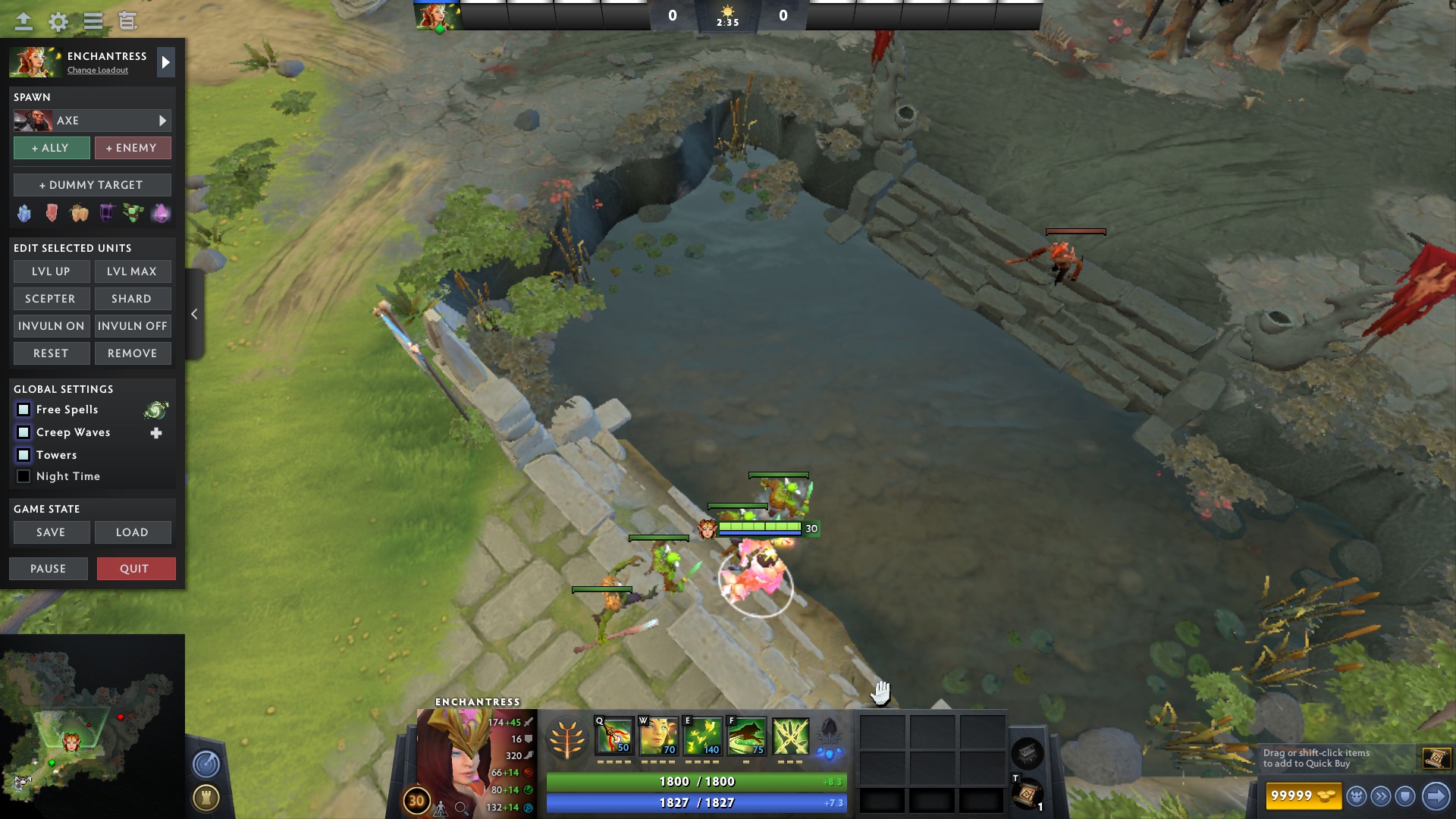Open the hamburger menu in the top-left

click(93, 22)
